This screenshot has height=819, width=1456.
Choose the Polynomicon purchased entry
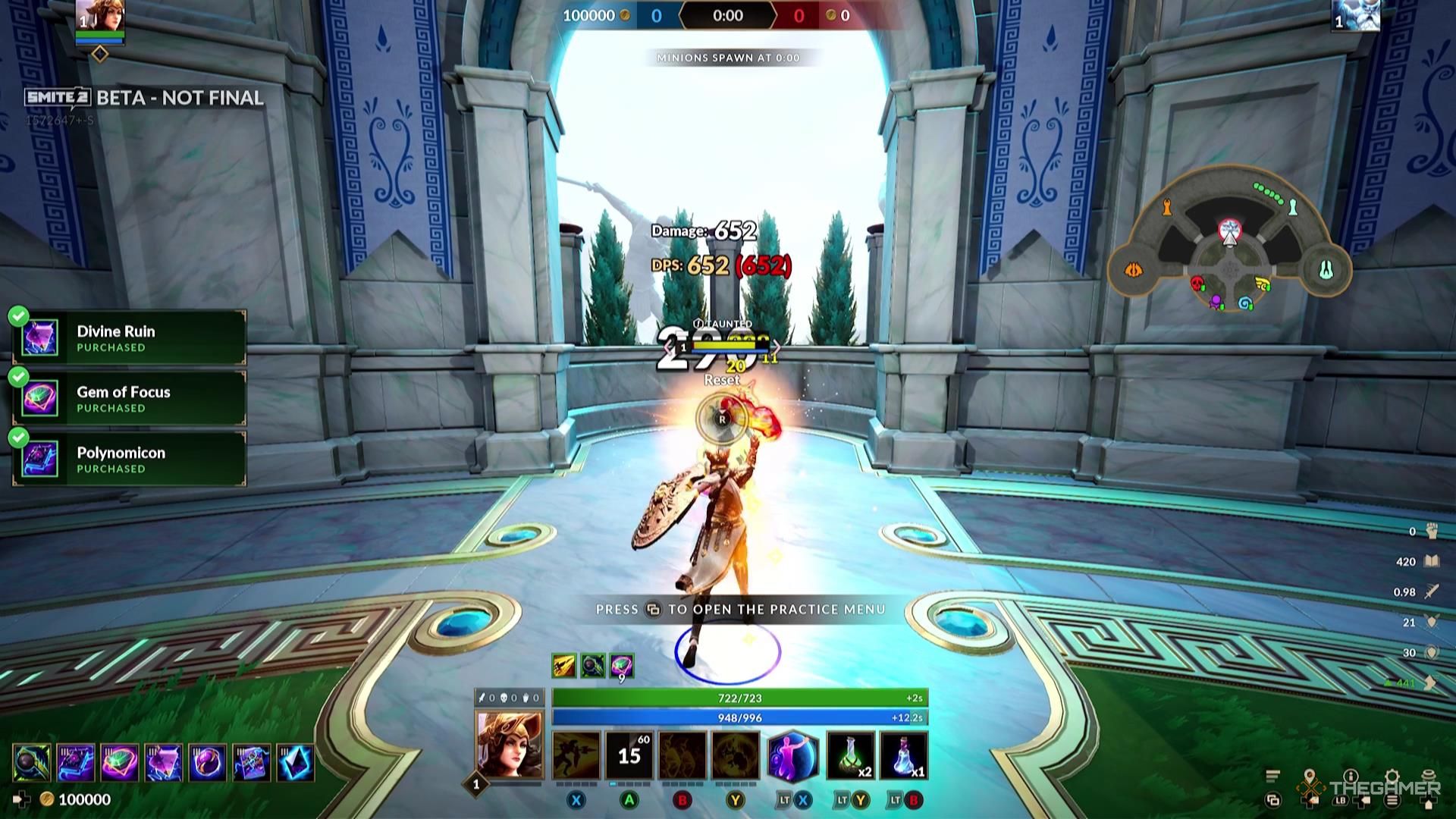click(130, 460)
